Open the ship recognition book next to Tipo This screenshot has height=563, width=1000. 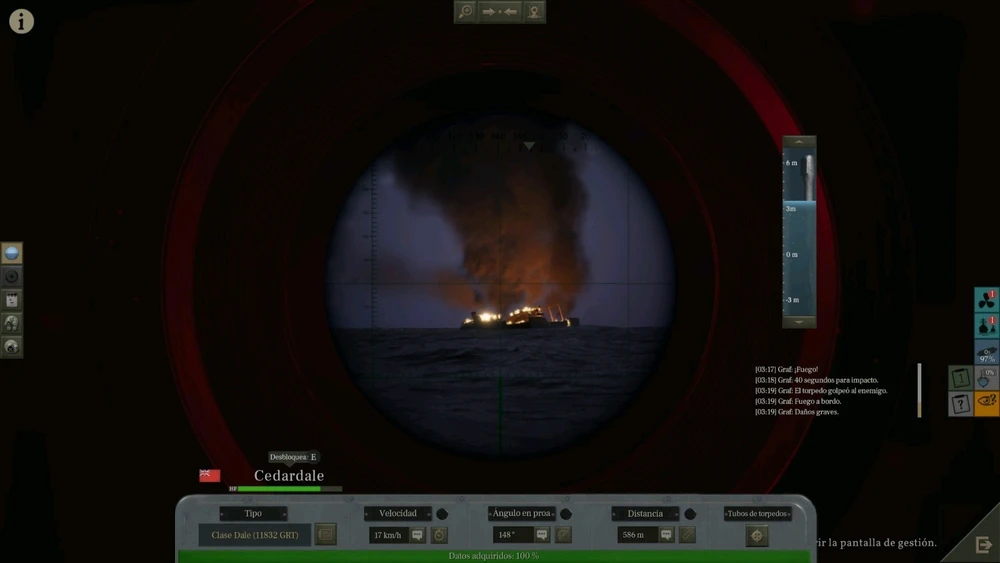coord(325,535)
